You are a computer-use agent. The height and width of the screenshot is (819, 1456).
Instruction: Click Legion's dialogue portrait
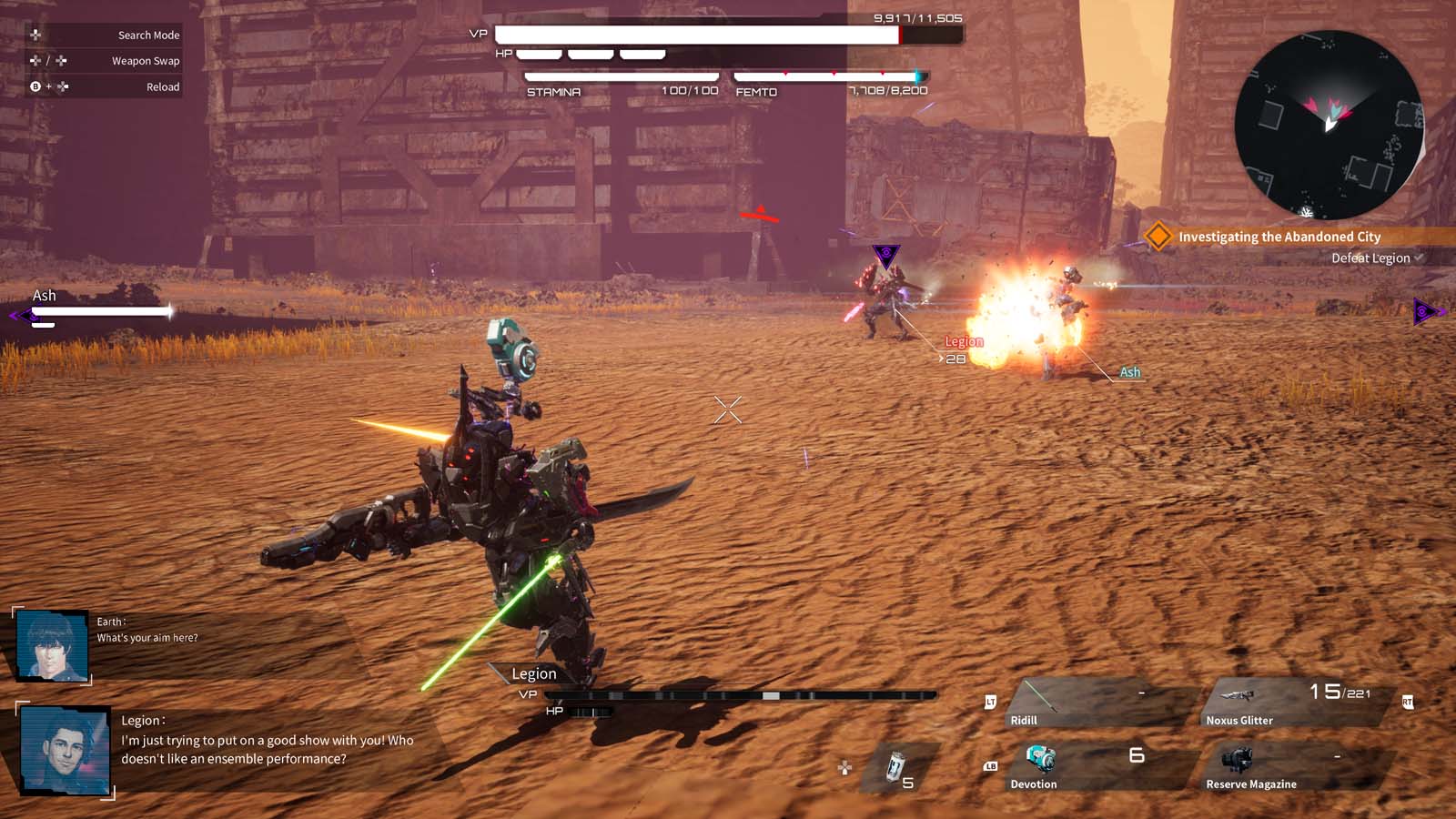(65, 750)
